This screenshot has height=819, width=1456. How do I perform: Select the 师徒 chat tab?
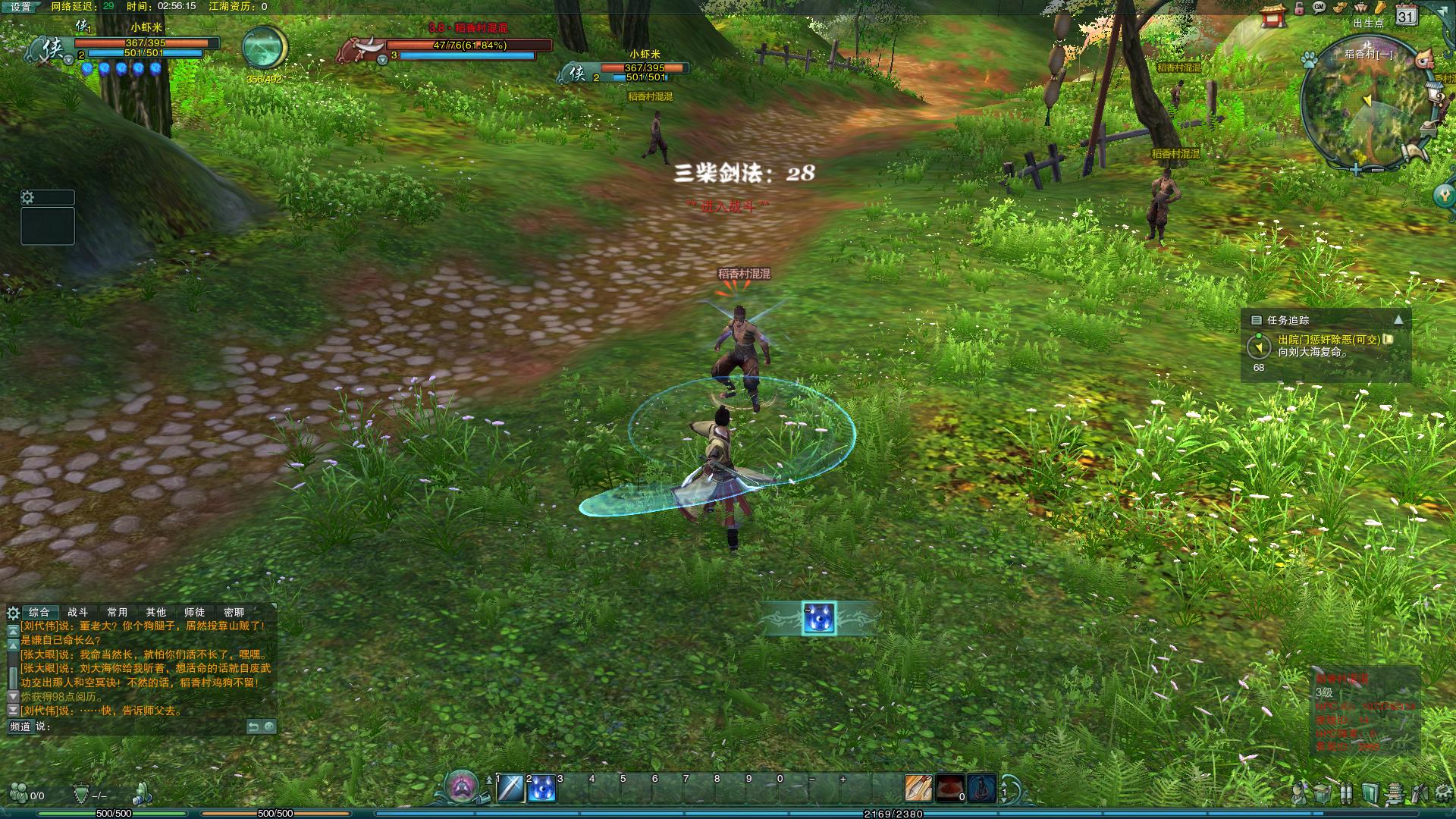[x=194, y=612]
